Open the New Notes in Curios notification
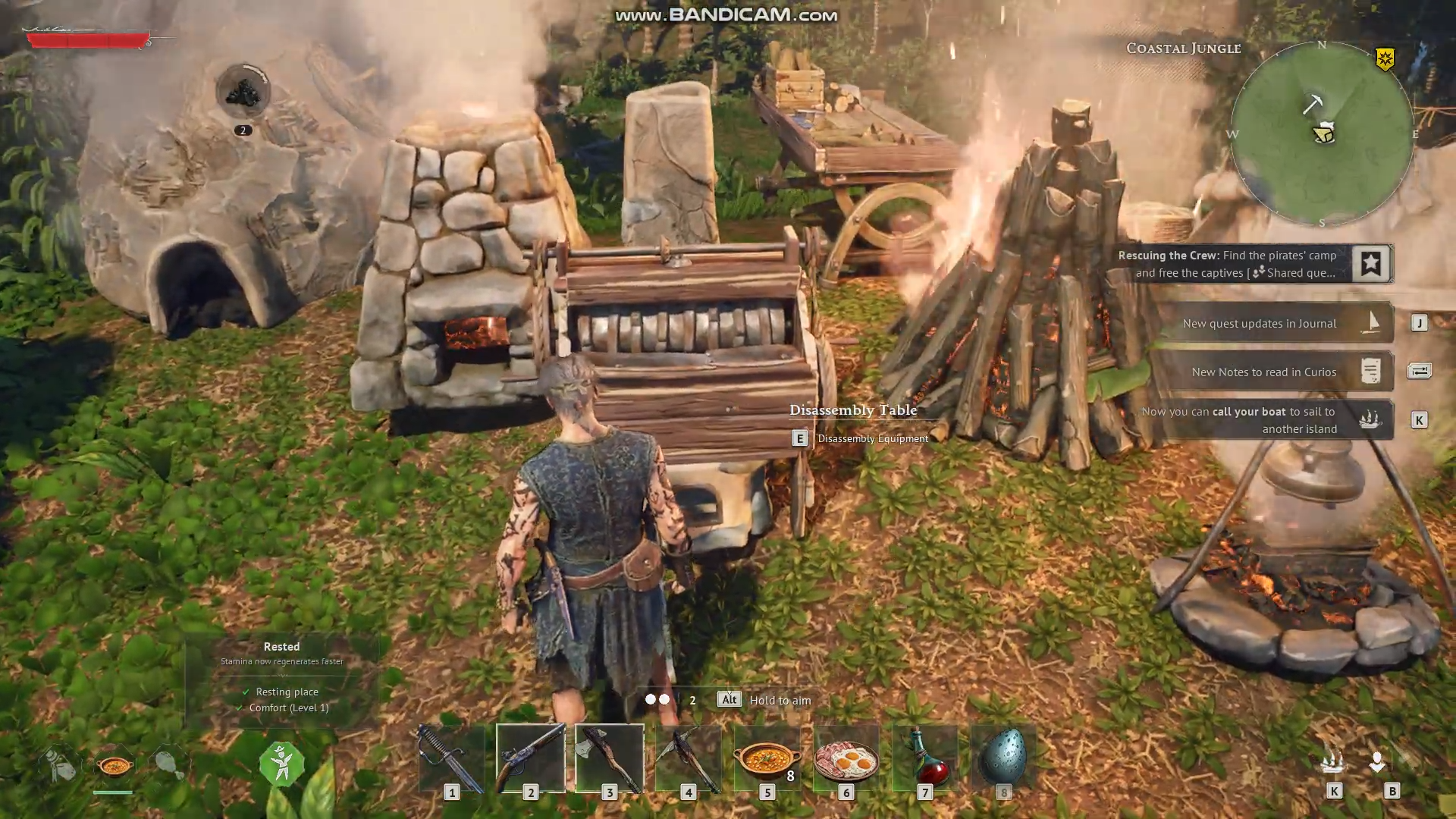The height and width of the screenshot is (819, 1456). [1274, 372]
